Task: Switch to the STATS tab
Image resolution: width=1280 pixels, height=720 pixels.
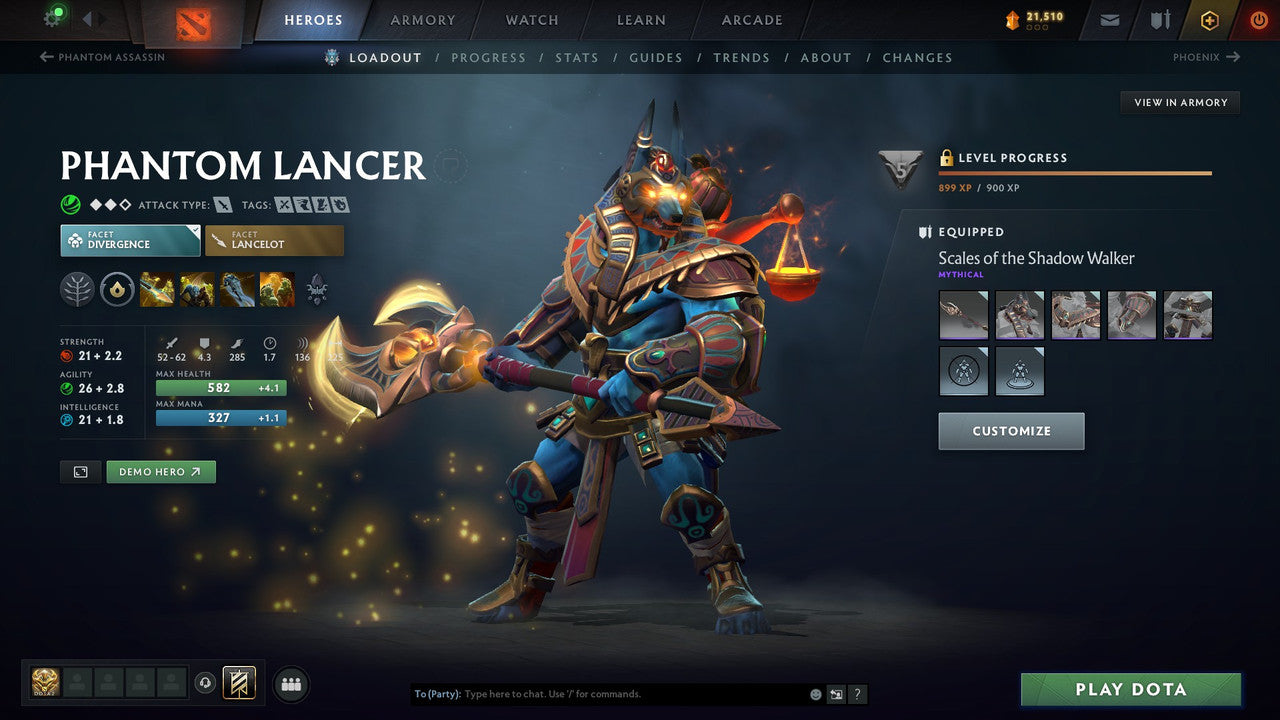Action: (x=577, y=57)
